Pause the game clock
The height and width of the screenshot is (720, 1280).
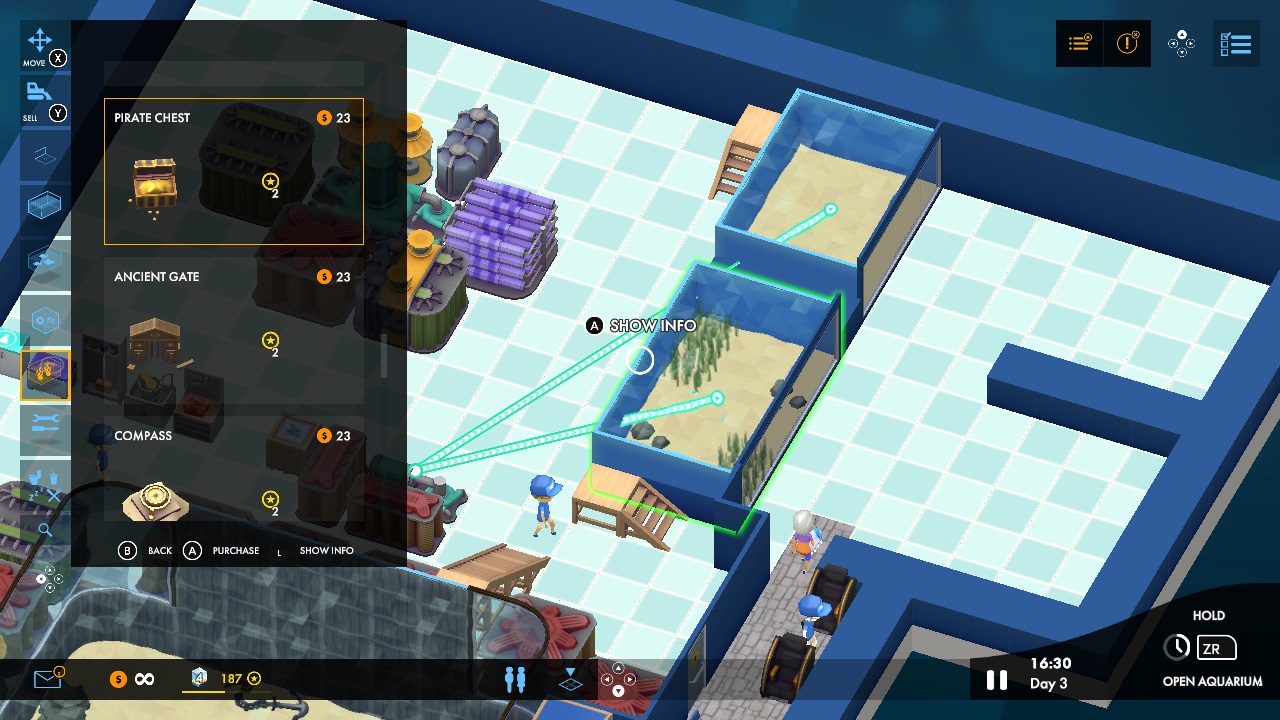point(996,679)
